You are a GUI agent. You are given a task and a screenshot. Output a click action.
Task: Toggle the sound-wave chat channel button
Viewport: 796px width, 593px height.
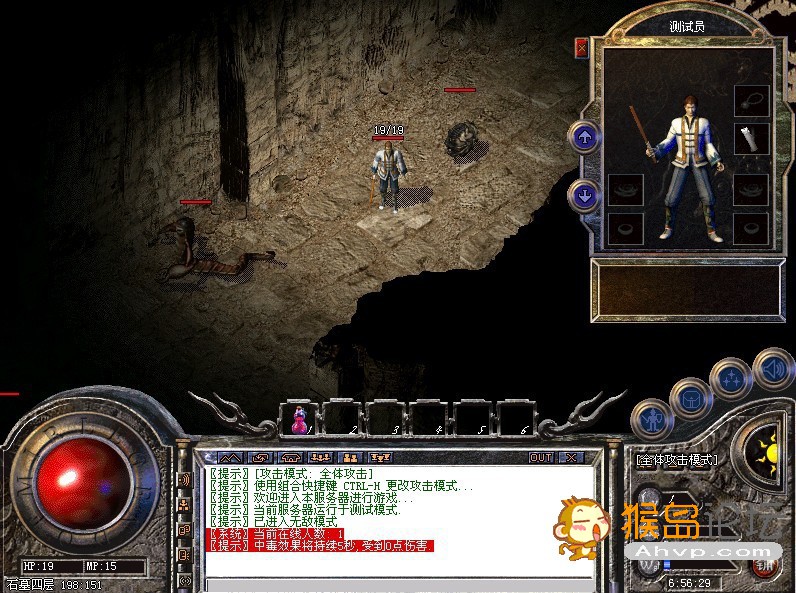point(185,480)
